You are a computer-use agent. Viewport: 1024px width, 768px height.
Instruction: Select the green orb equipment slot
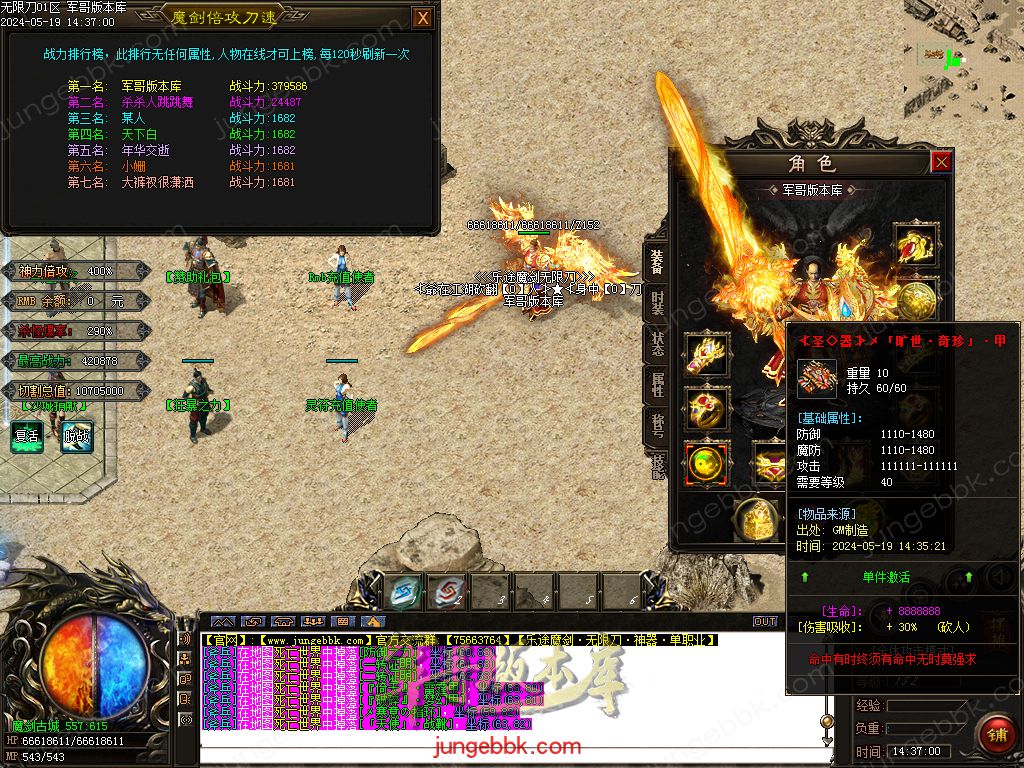(x=706, y=464)
